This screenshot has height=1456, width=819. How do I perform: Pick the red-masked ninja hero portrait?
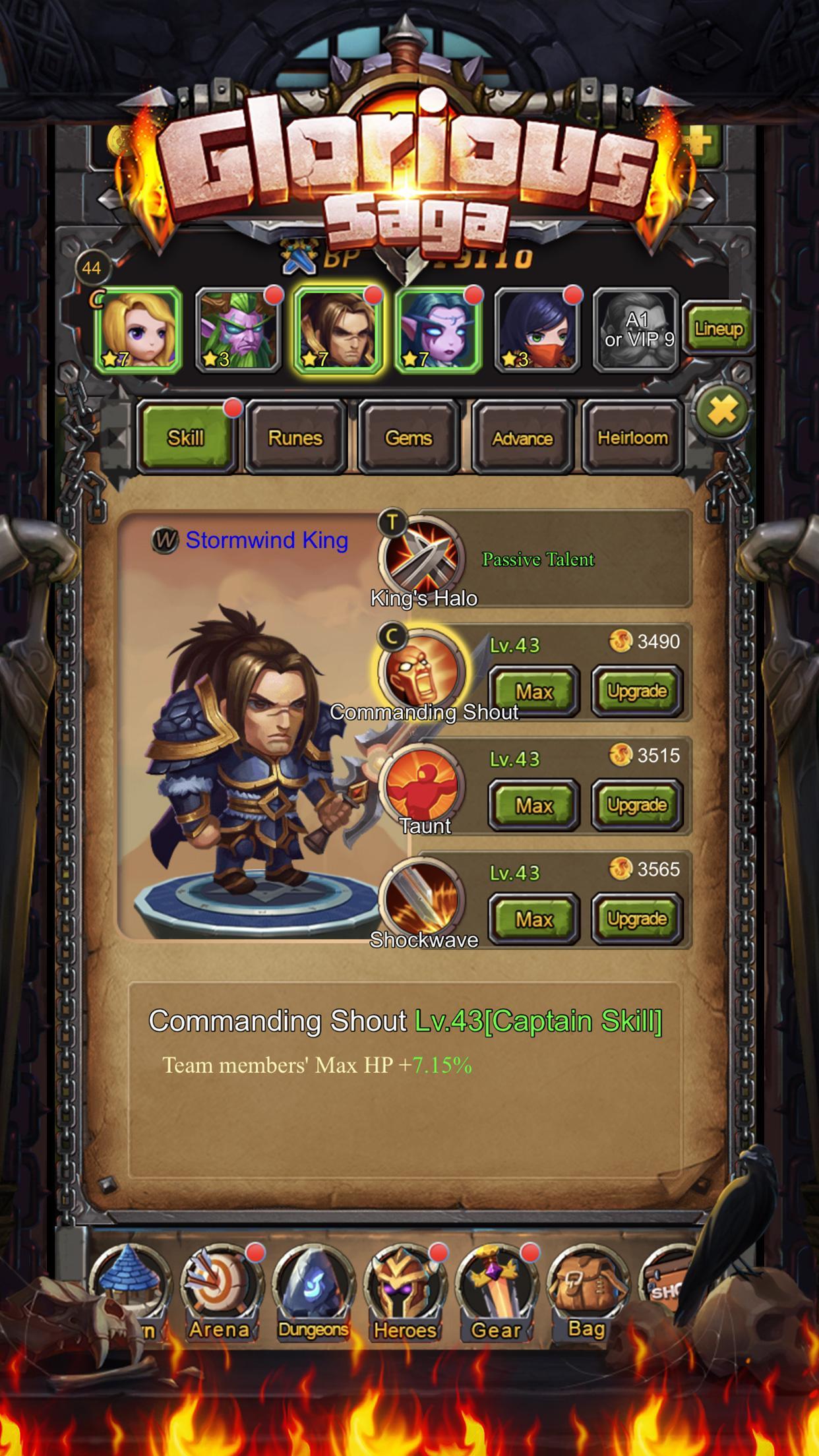[x=538, y=330]
